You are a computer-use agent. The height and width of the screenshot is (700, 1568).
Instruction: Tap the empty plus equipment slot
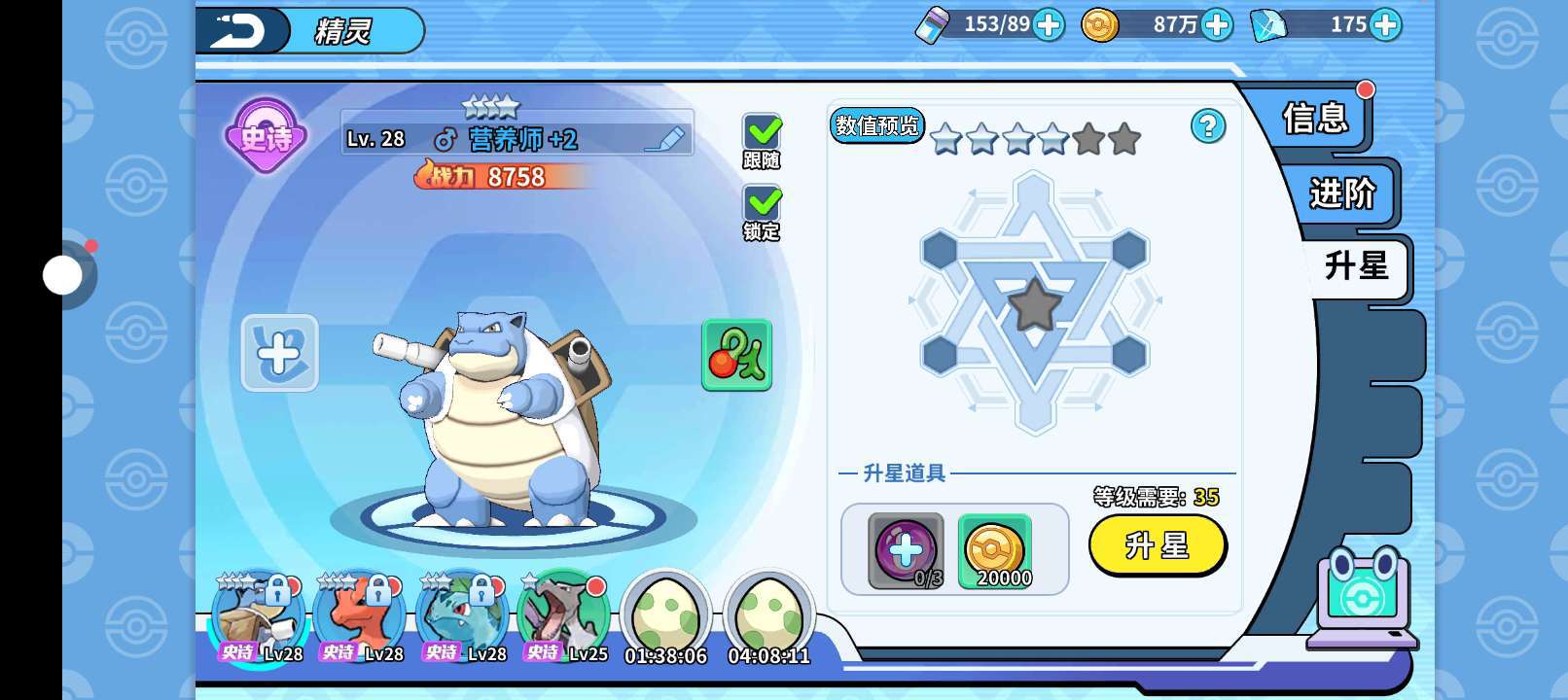point(279,353)
